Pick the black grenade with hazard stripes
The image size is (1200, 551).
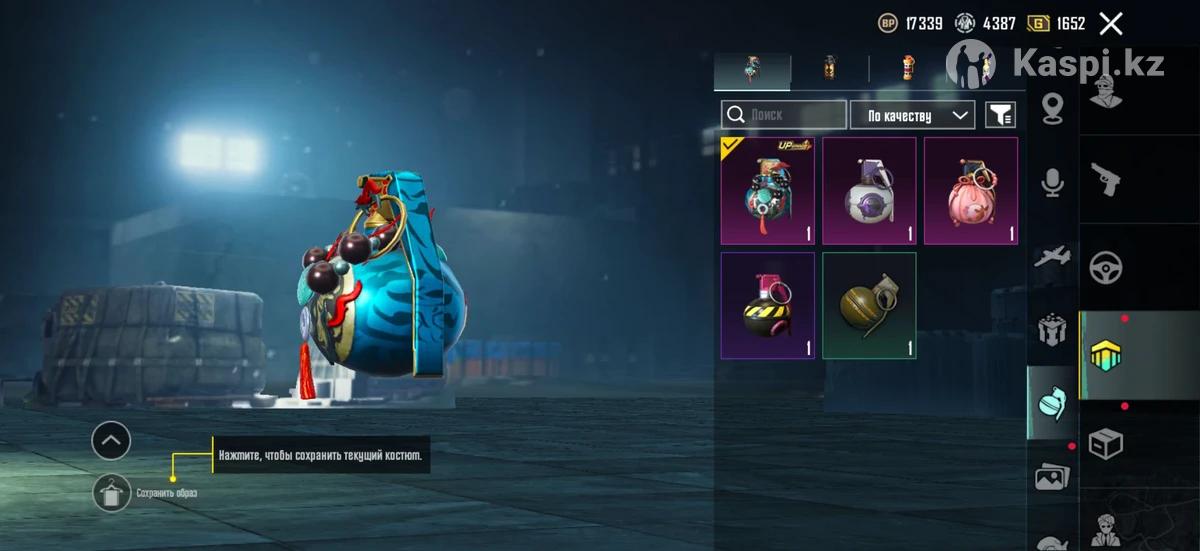click(767, 305)
